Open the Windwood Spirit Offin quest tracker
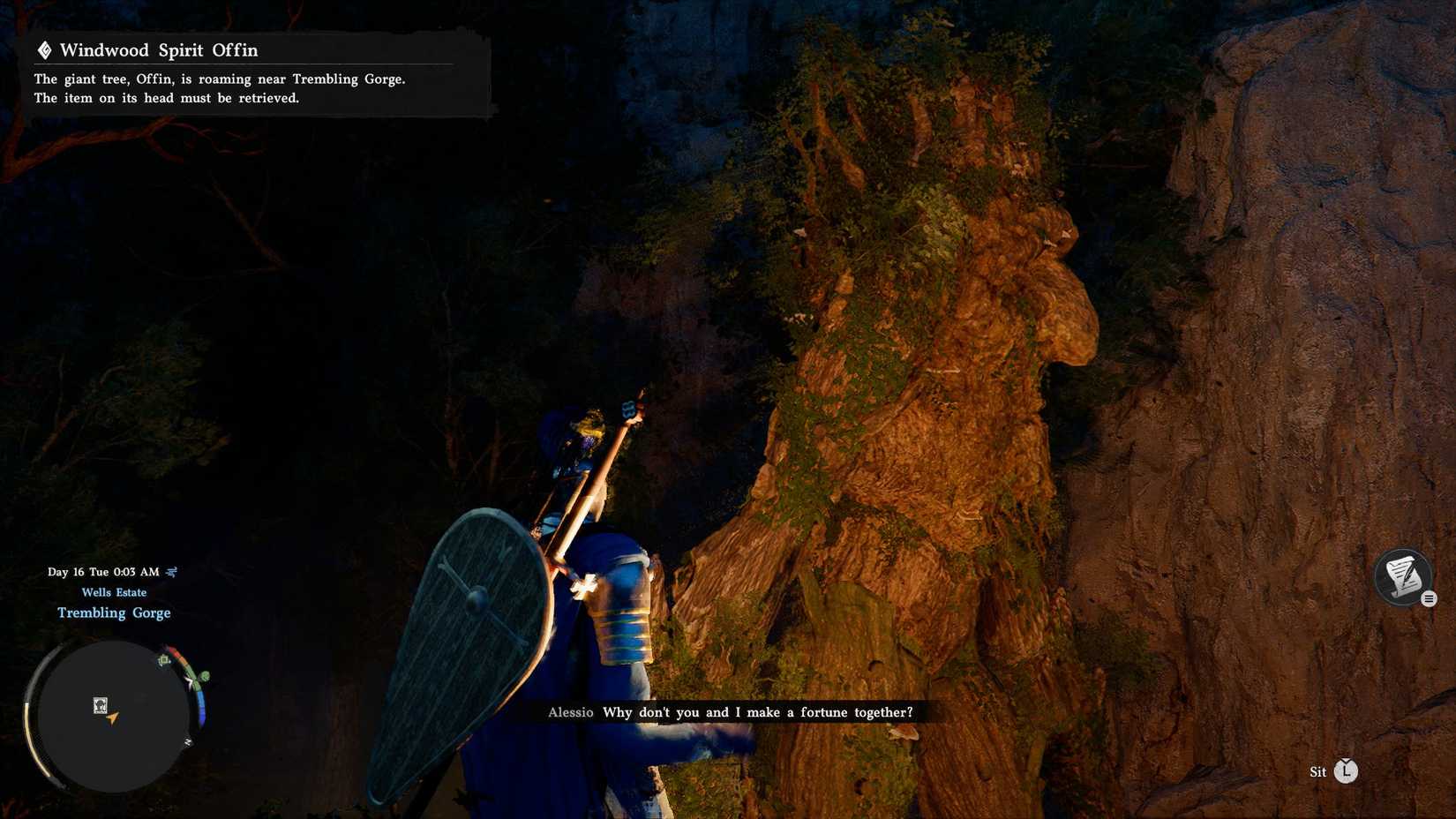 (x=159, y=50)
